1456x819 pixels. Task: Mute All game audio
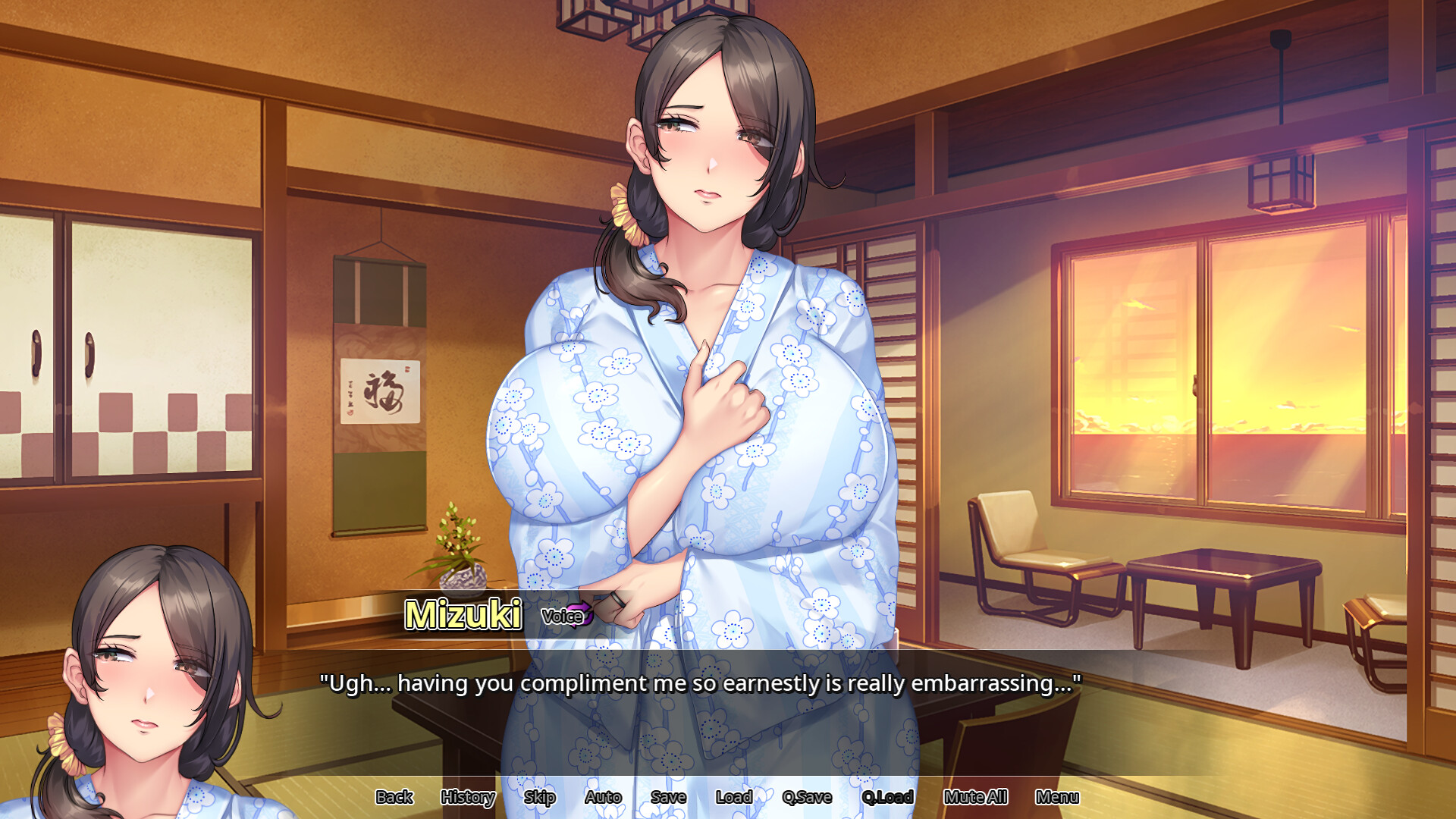click(976, 797)
